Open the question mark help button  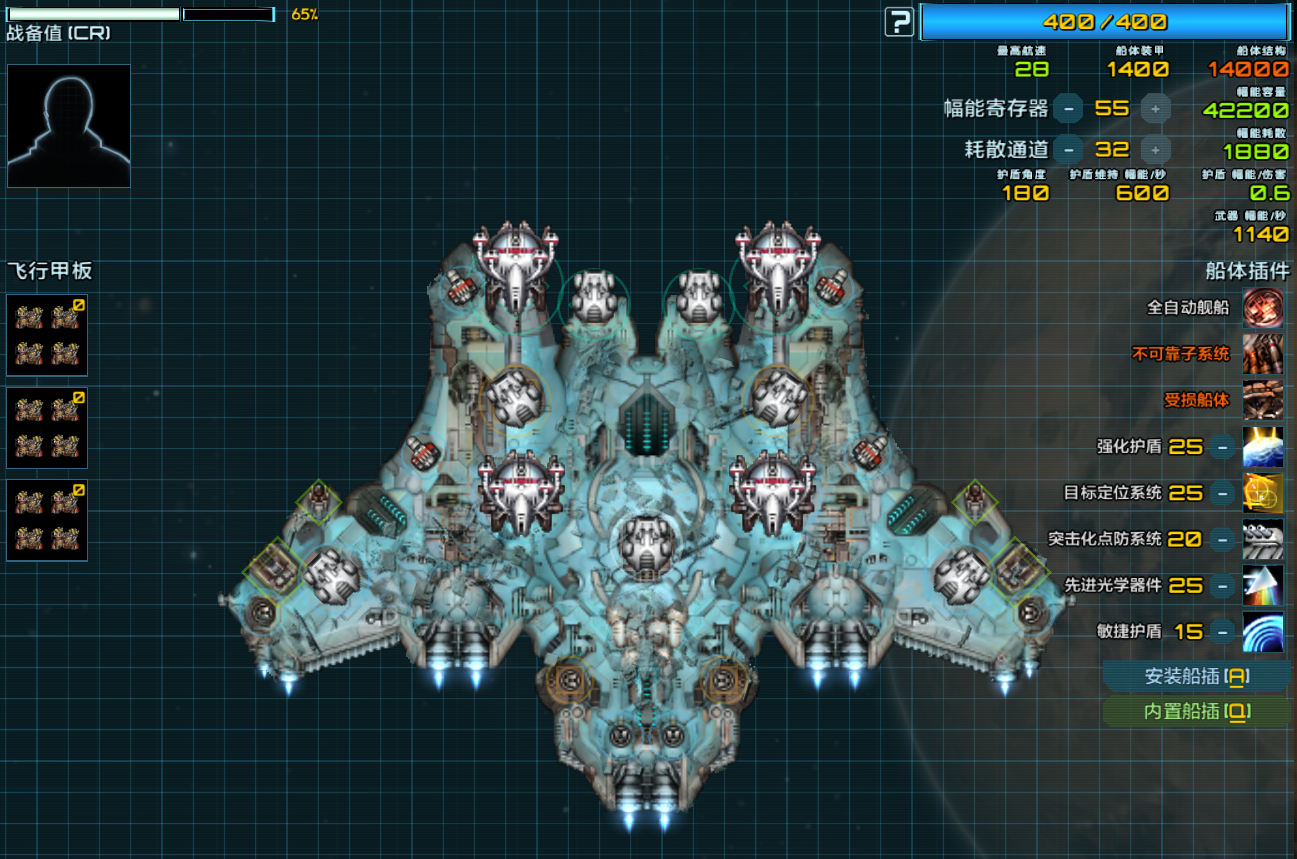[x=900, y=21]
